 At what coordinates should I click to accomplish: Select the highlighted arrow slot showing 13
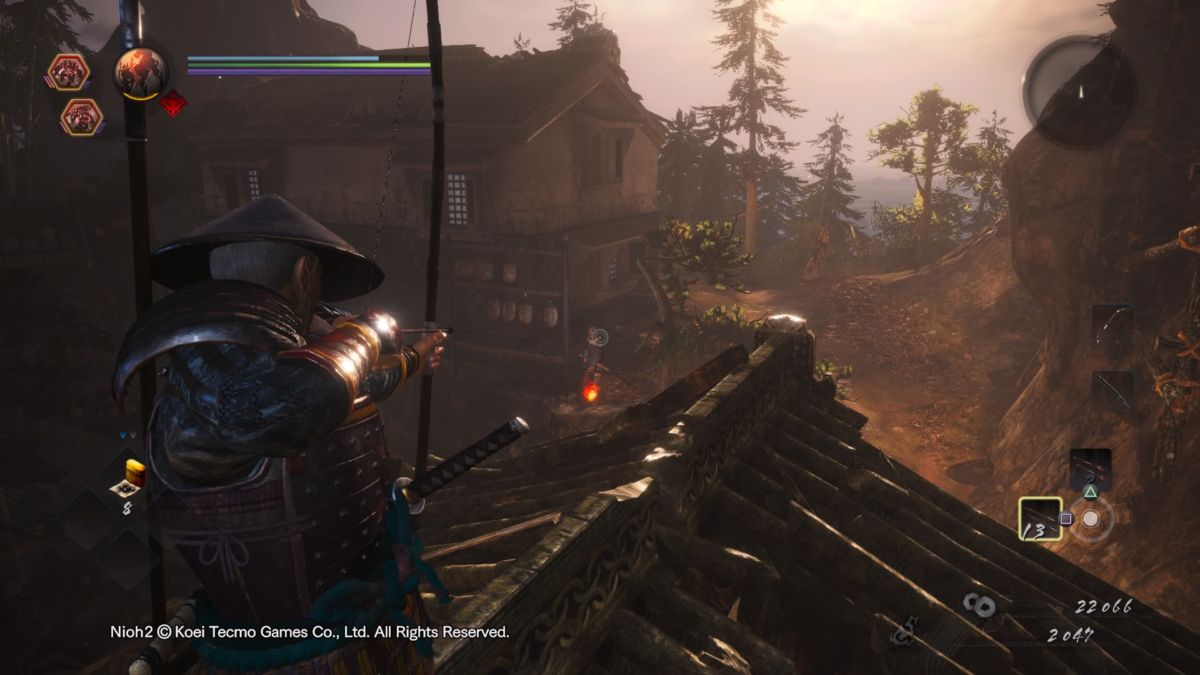click(1040, 519)
